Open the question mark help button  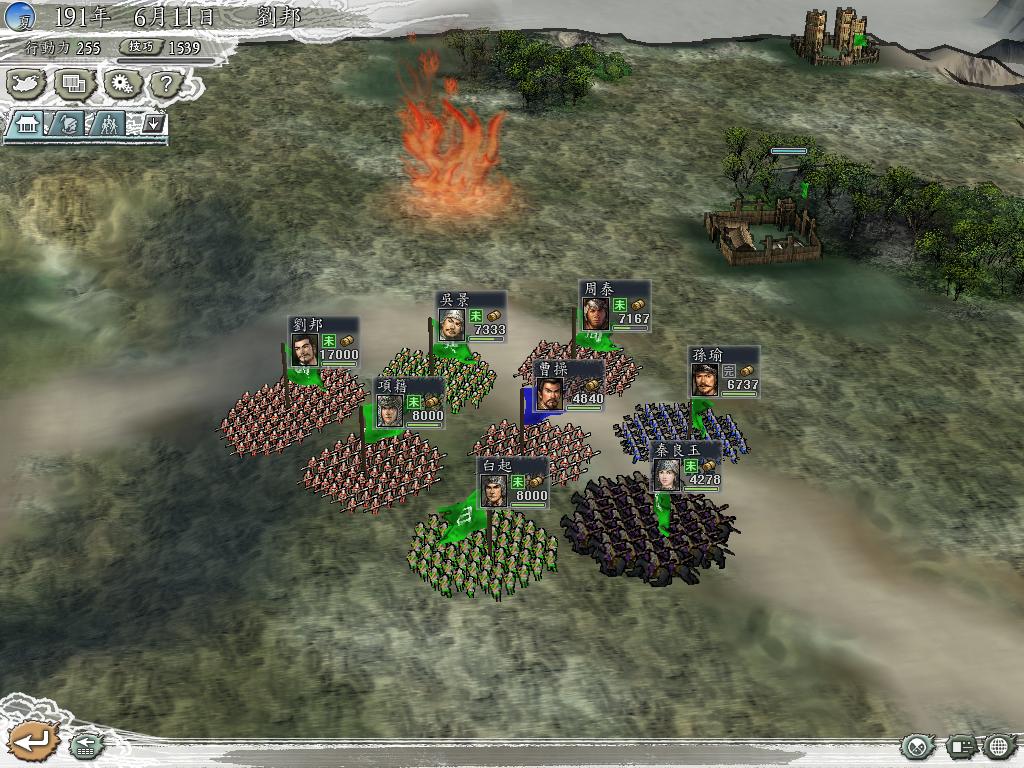point(165,84)
